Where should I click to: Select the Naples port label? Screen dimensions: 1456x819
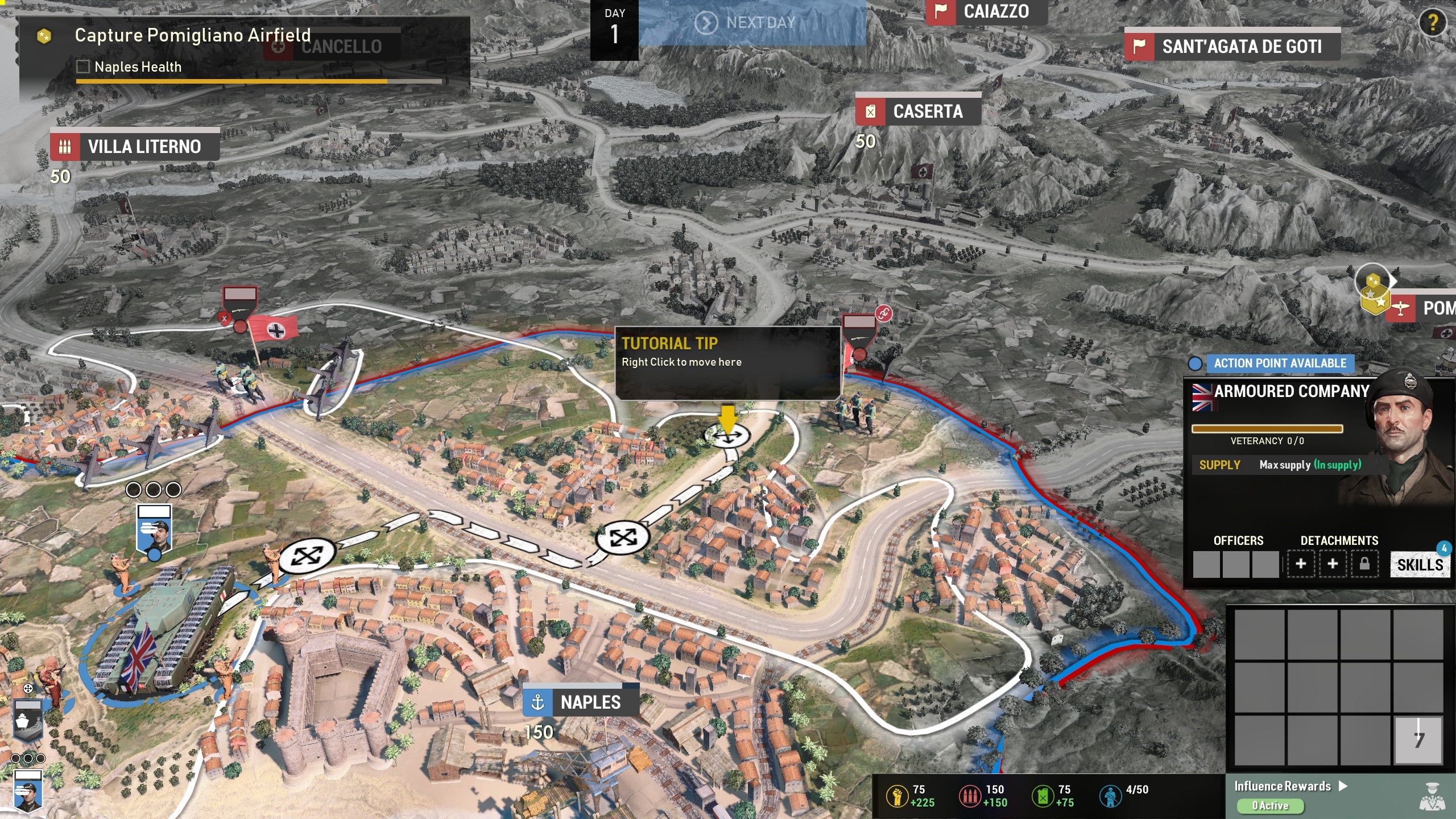pos(581,702)
